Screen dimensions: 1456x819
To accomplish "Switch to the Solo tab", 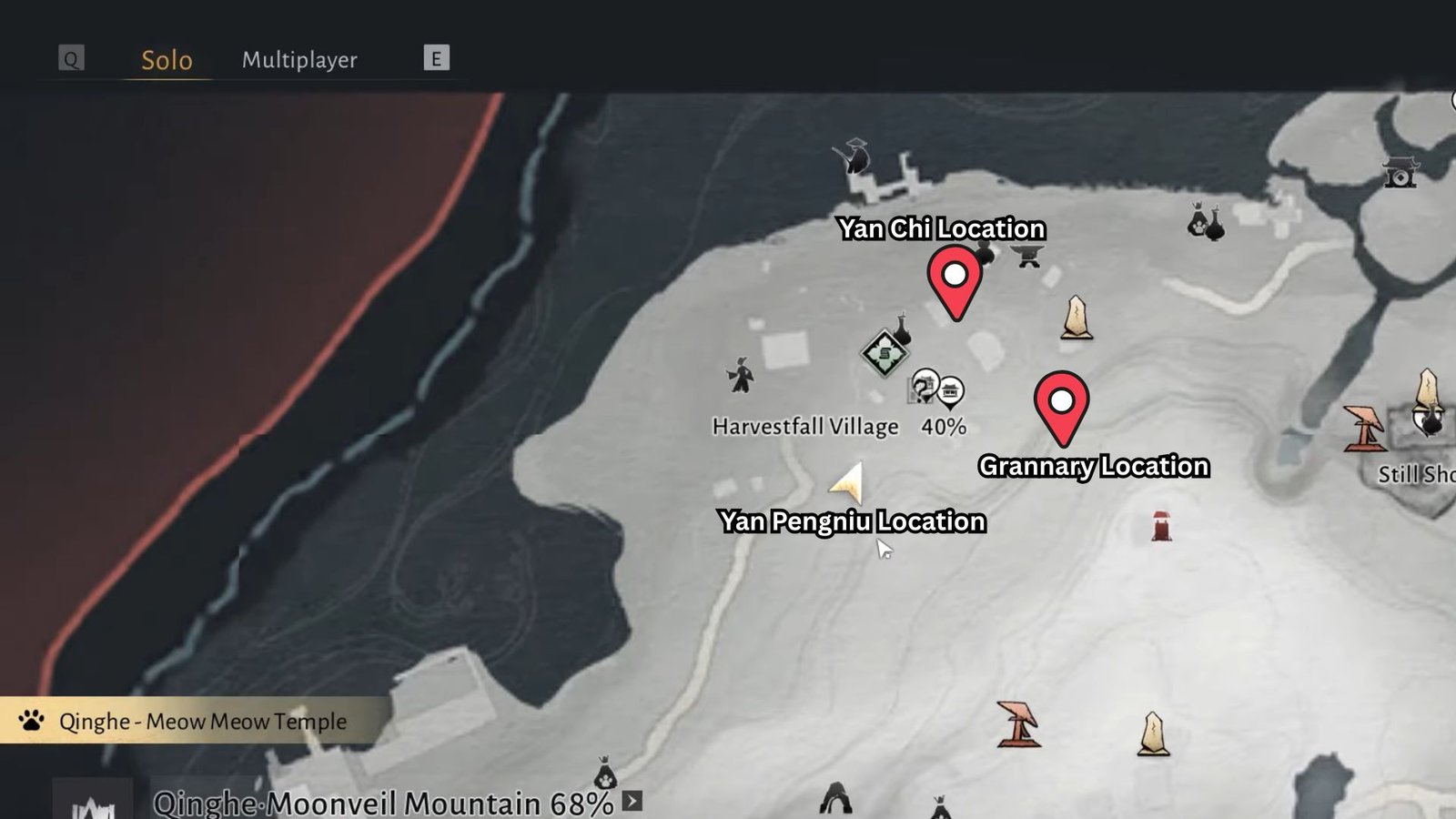I will pyautogui.click(x=167, y=60).
